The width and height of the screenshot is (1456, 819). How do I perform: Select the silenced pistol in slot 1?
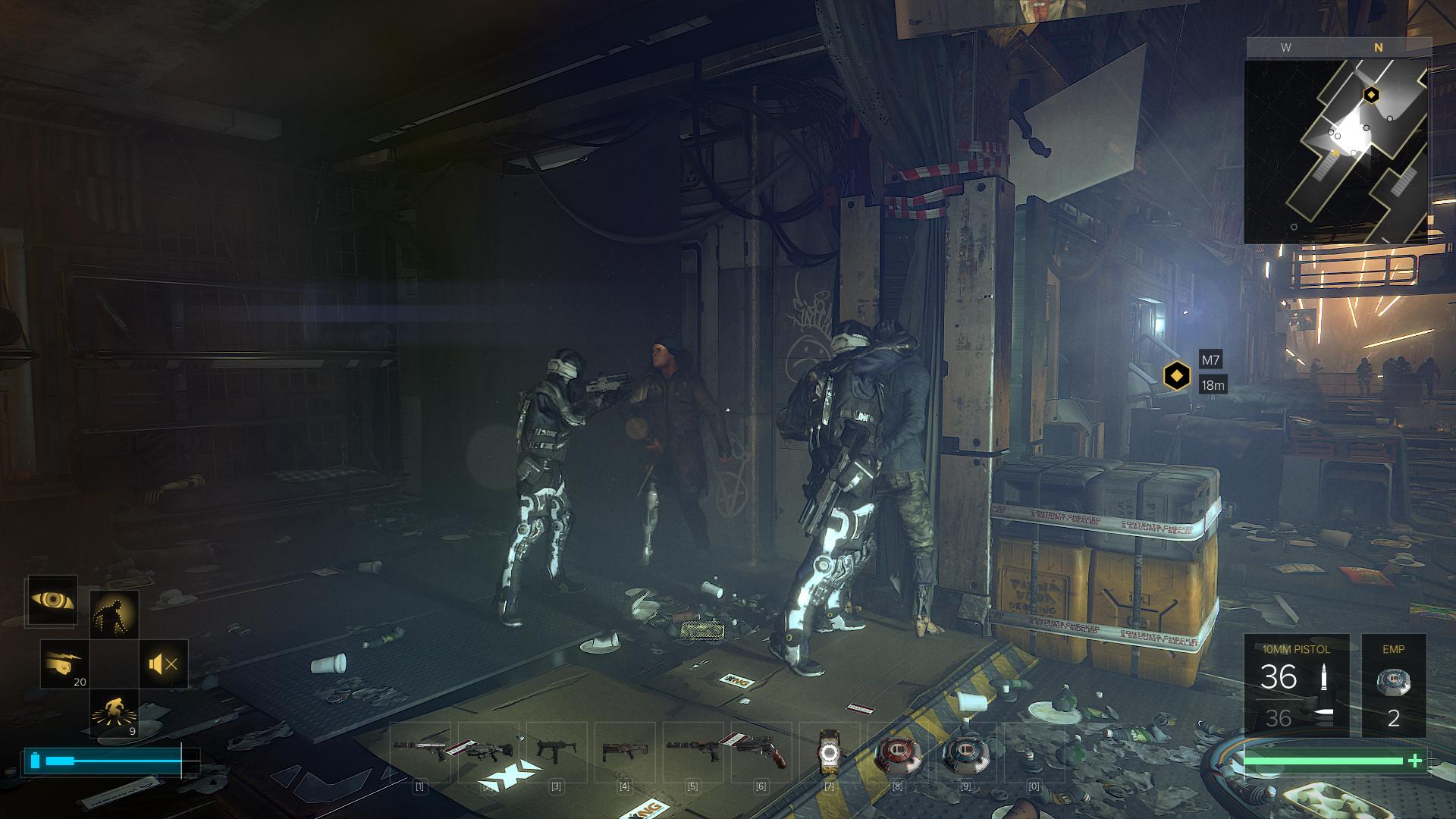coord(420,752)
